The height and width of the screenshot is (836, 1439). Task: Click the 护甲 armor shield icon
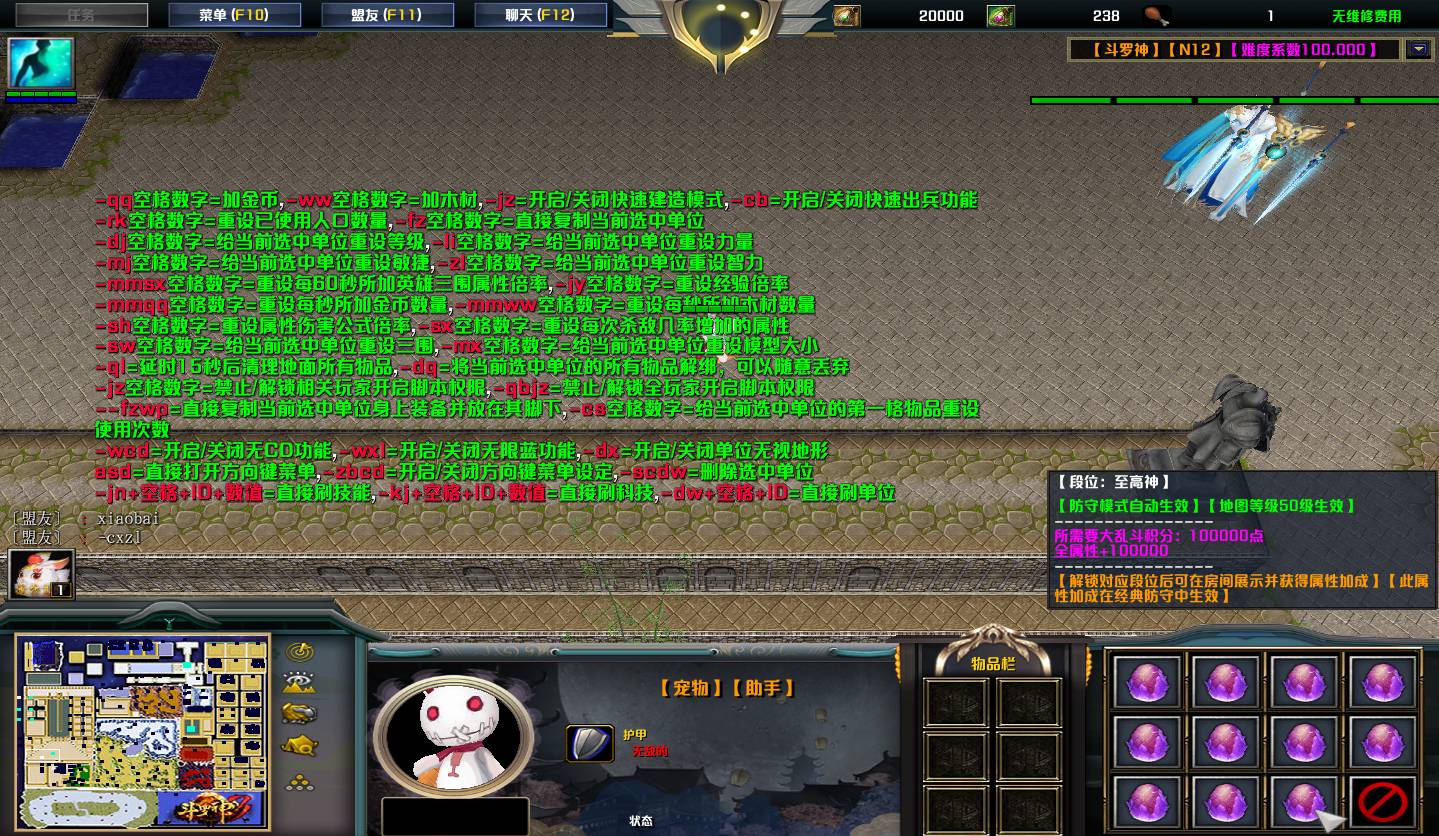point(589,743)
